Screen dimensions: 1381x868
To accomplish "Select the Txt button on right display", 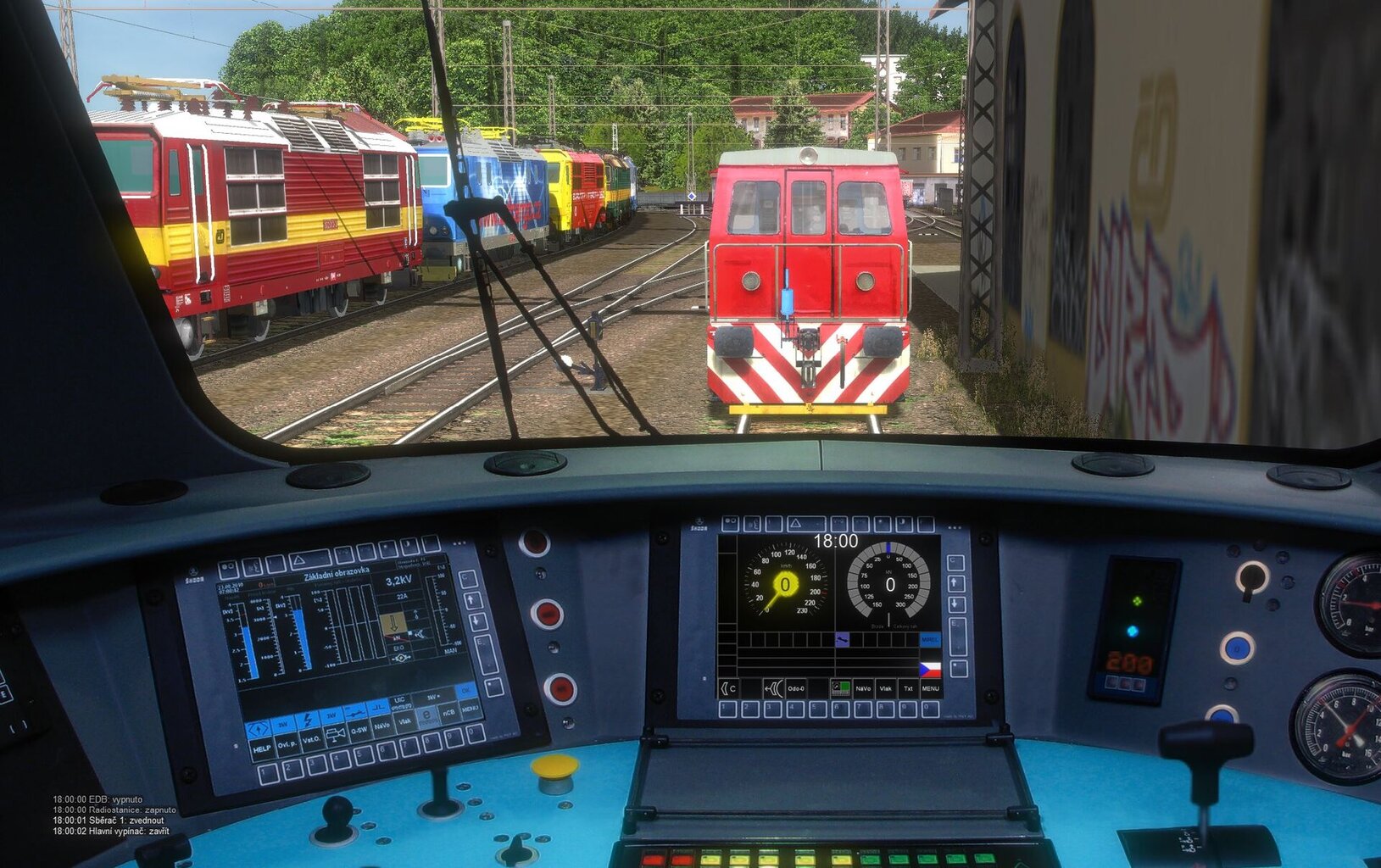I will click(908, 688).
